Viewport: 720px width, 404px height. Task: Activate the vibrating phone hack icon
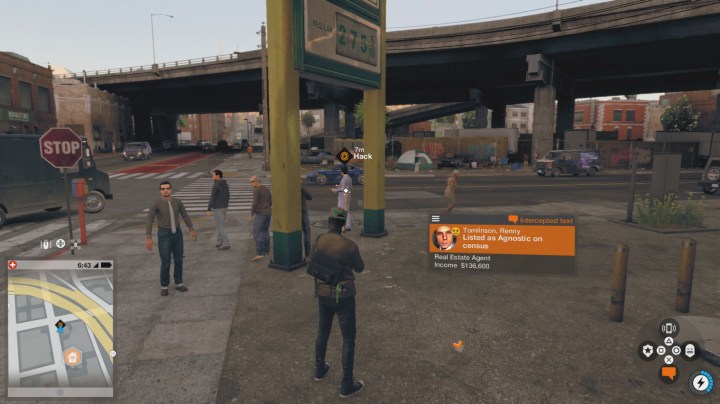click(669, 327)
